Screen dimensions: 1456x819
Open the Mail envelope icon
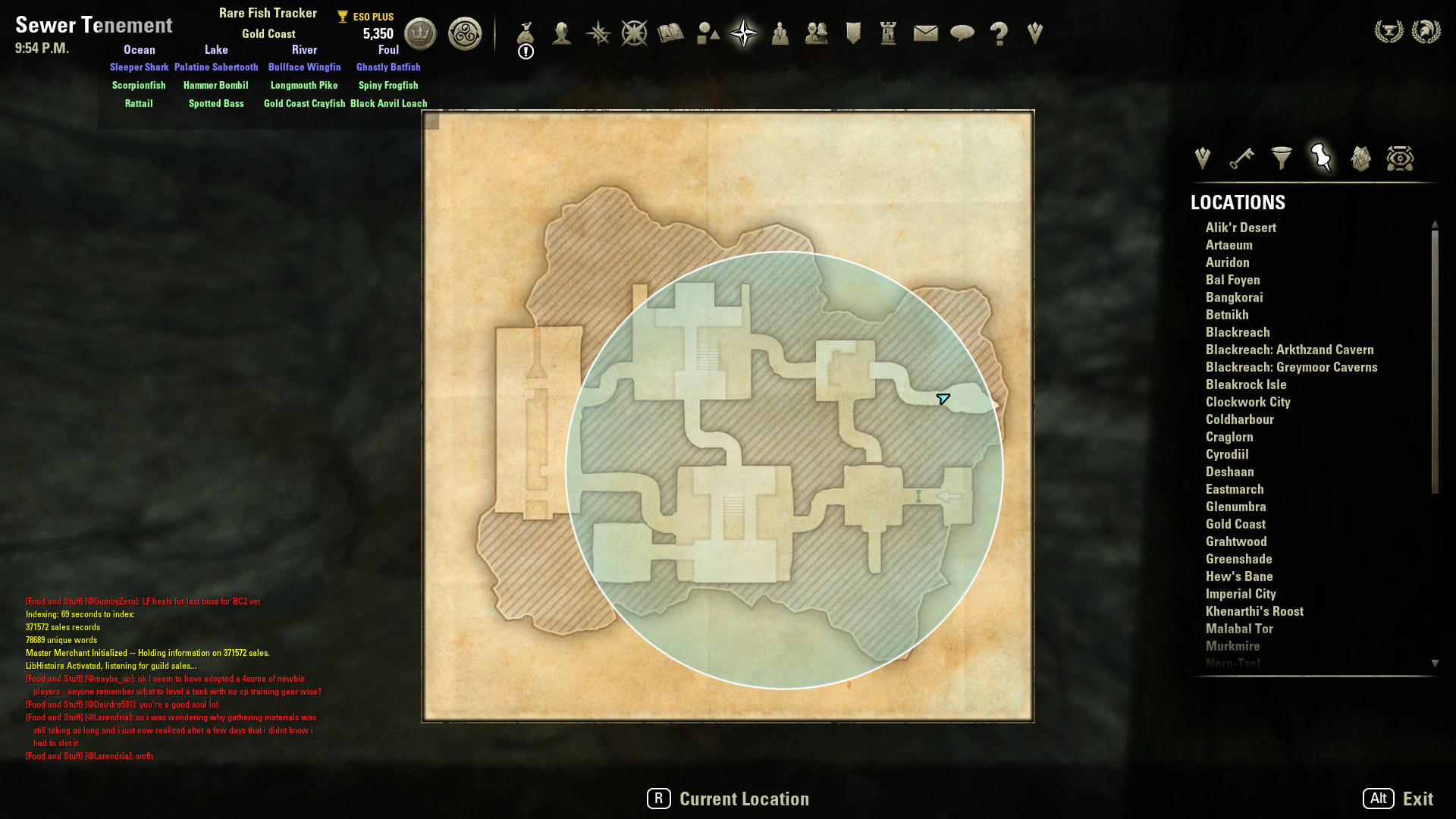[x=926, y=33]
